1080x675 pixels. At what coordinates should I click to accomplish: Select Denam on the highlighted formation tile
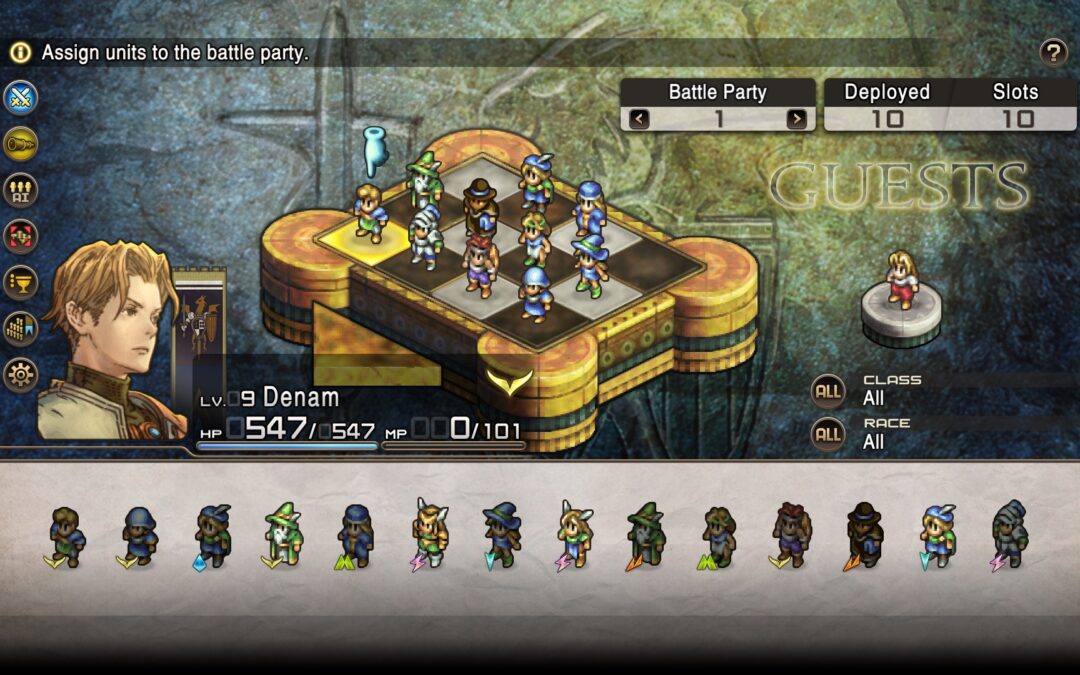point(369,214)
